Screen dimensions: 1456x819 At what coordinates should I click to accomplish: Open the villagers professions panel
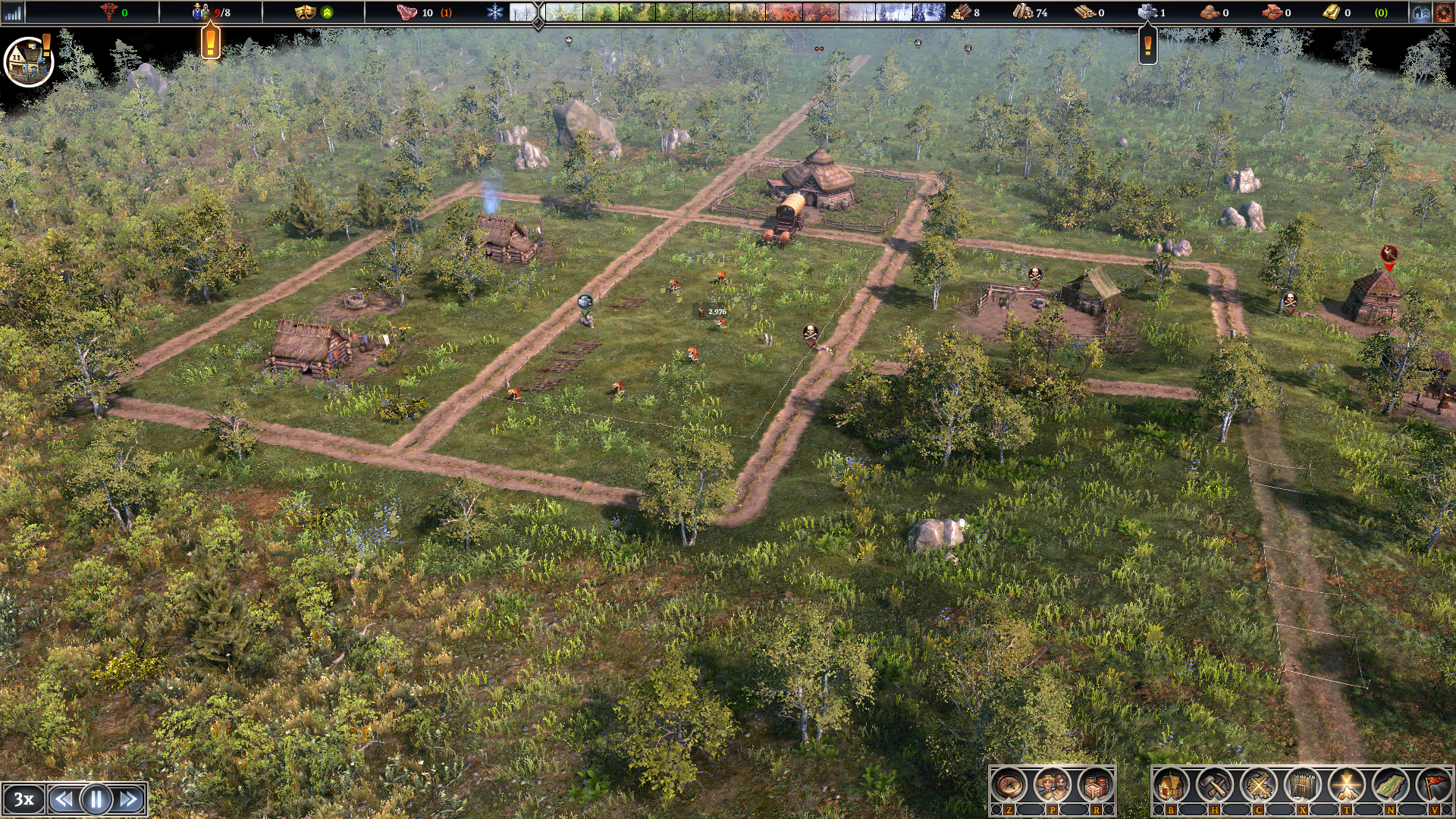(1052, 786)
